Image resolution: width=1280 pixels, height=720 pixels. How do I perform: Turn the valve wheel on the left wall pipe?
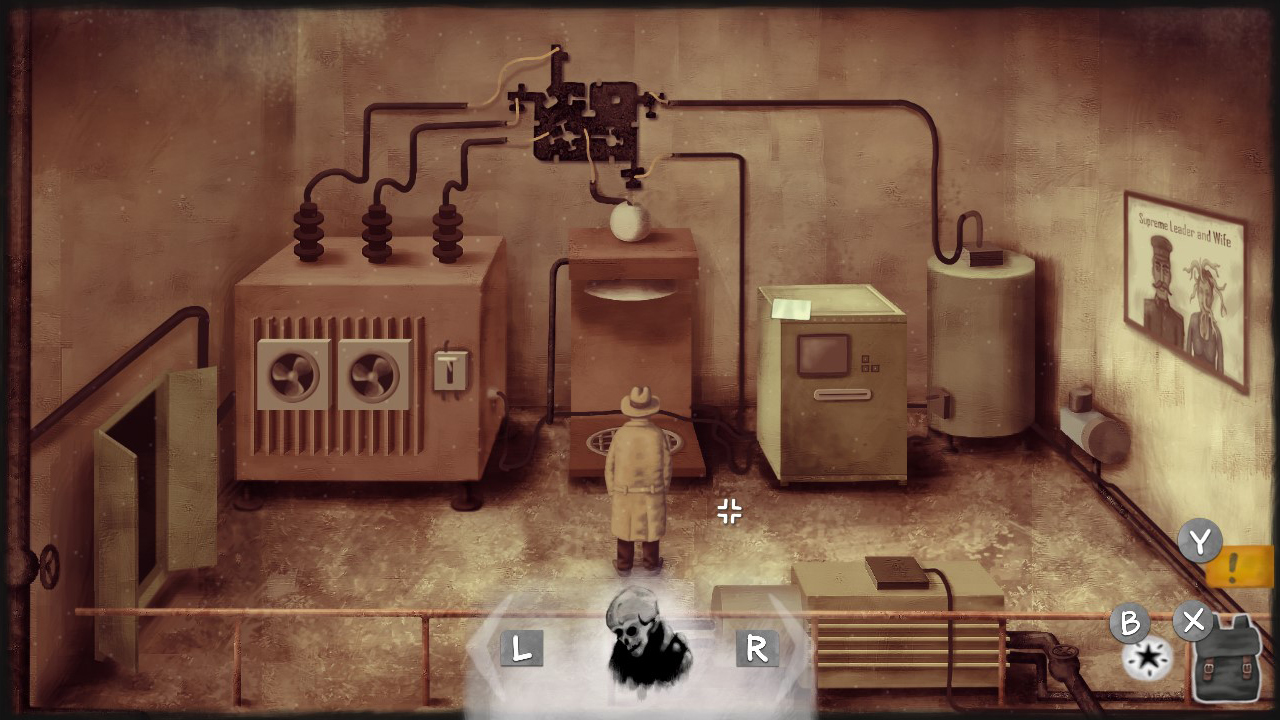pyautogui.click(x=47, y=565)
